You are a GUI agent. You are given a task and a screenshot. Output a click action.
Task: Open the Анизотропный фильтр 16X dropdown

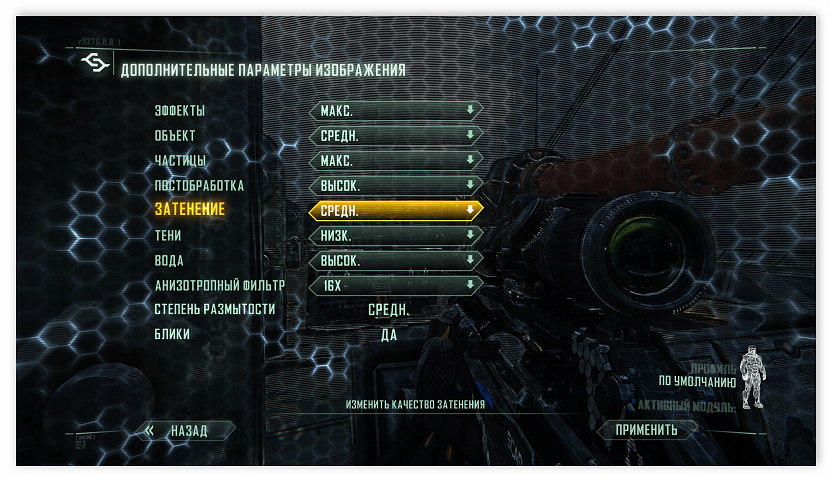point(396,285)
